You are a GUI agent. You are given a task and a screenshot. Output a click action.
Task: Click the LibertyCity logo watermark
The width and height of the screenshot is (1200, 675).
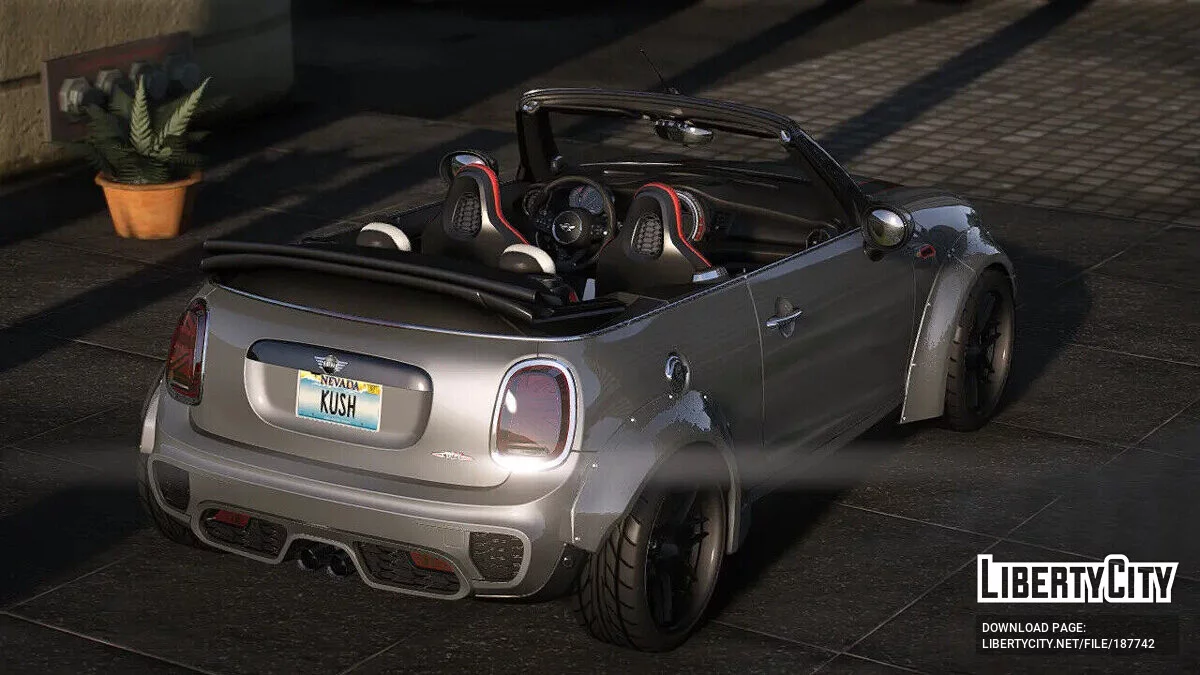[1077, 579]
